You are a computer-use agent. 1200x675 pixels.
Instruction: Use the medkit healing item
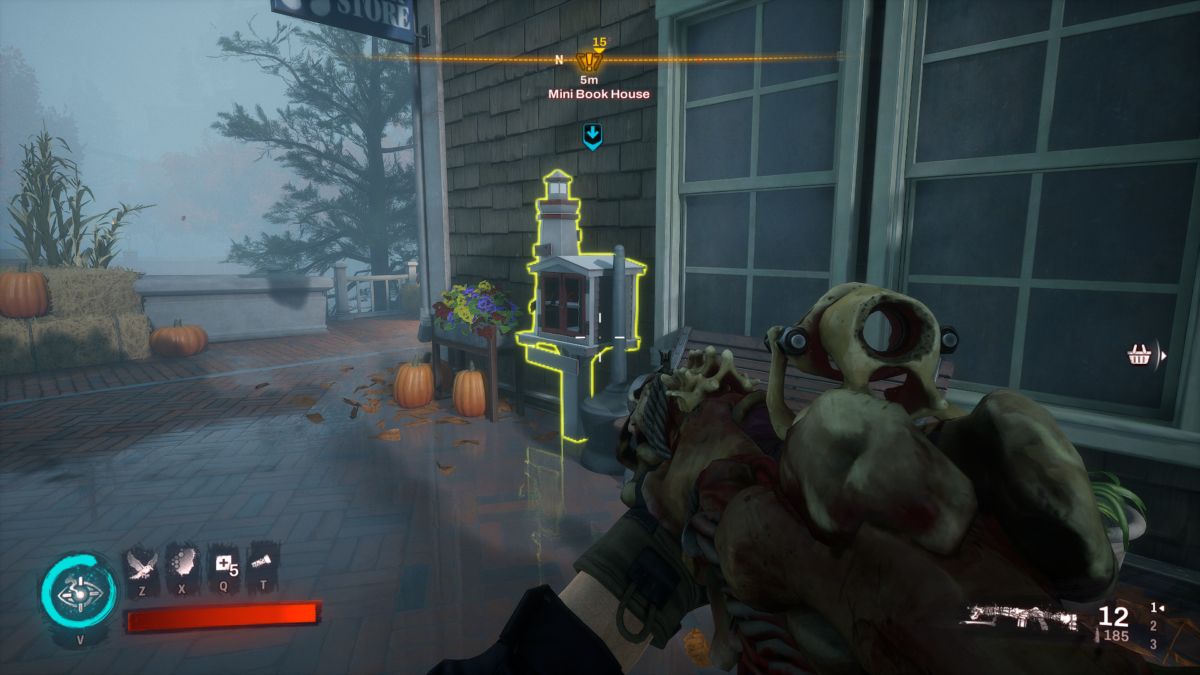(x=223, y=565)
